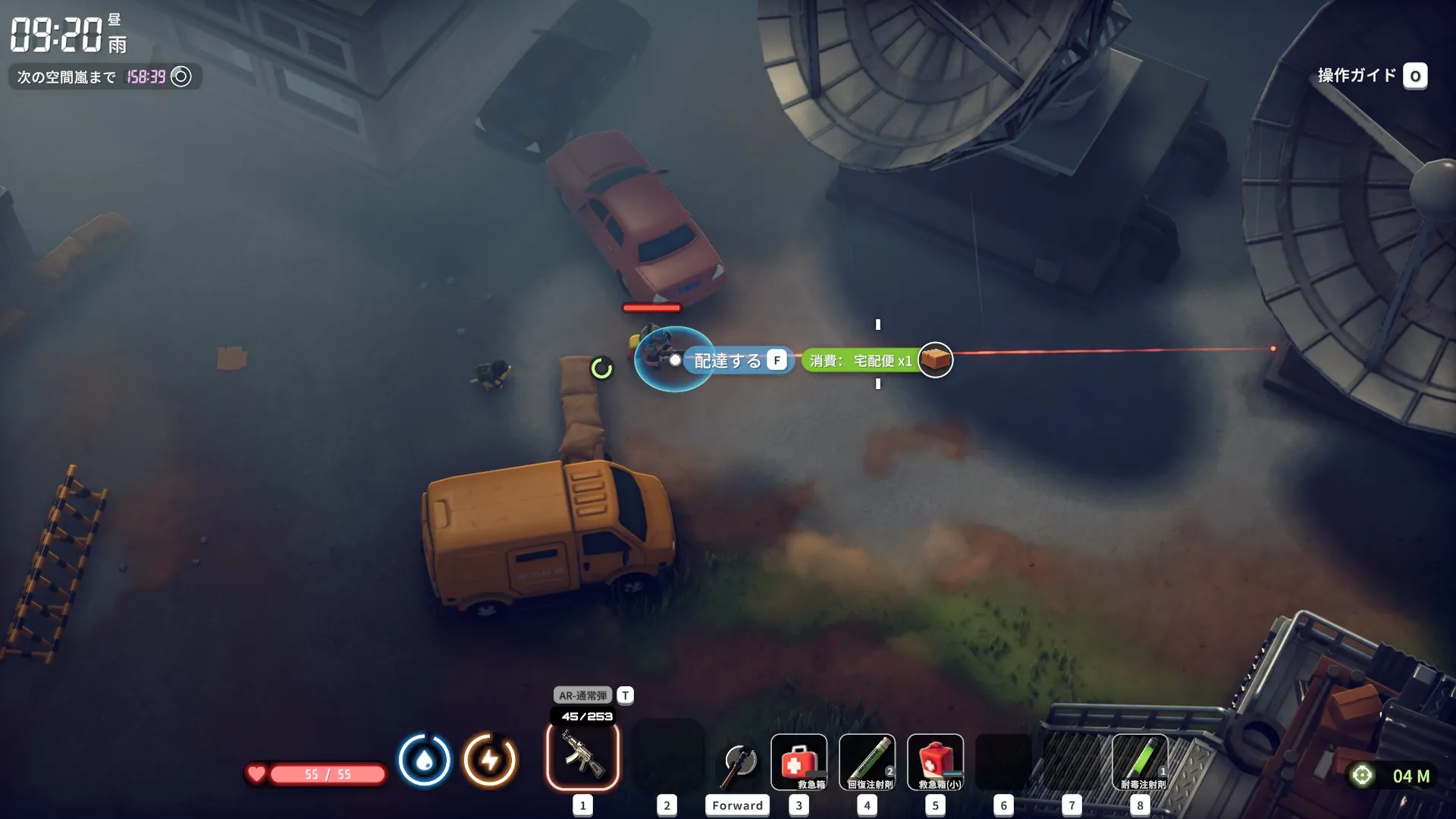
Task: Use the first aid kit (救急箱) slot
Action: (x=799, y=762)
